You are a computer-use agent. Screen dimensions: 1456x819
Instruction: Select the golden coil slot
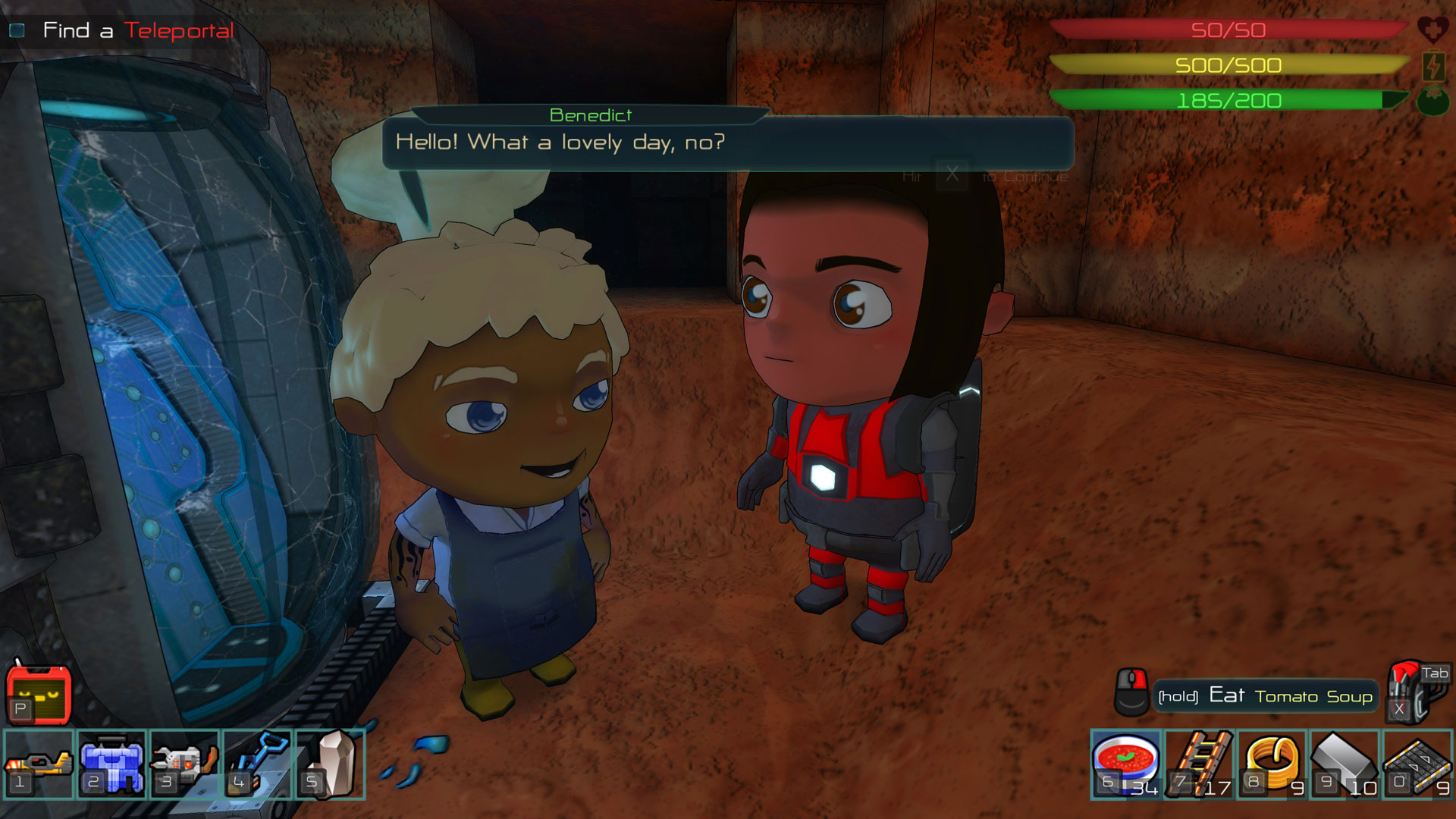[x=1272, y=764]
